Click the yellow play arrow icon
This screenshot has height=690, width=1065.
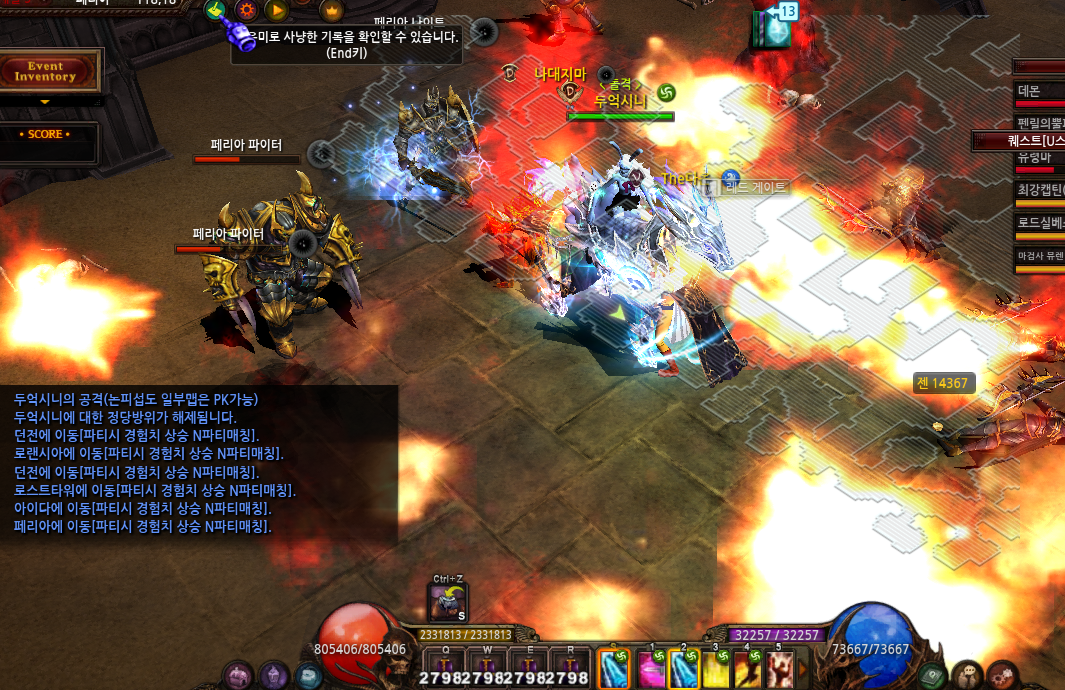(x=277, y=11)
